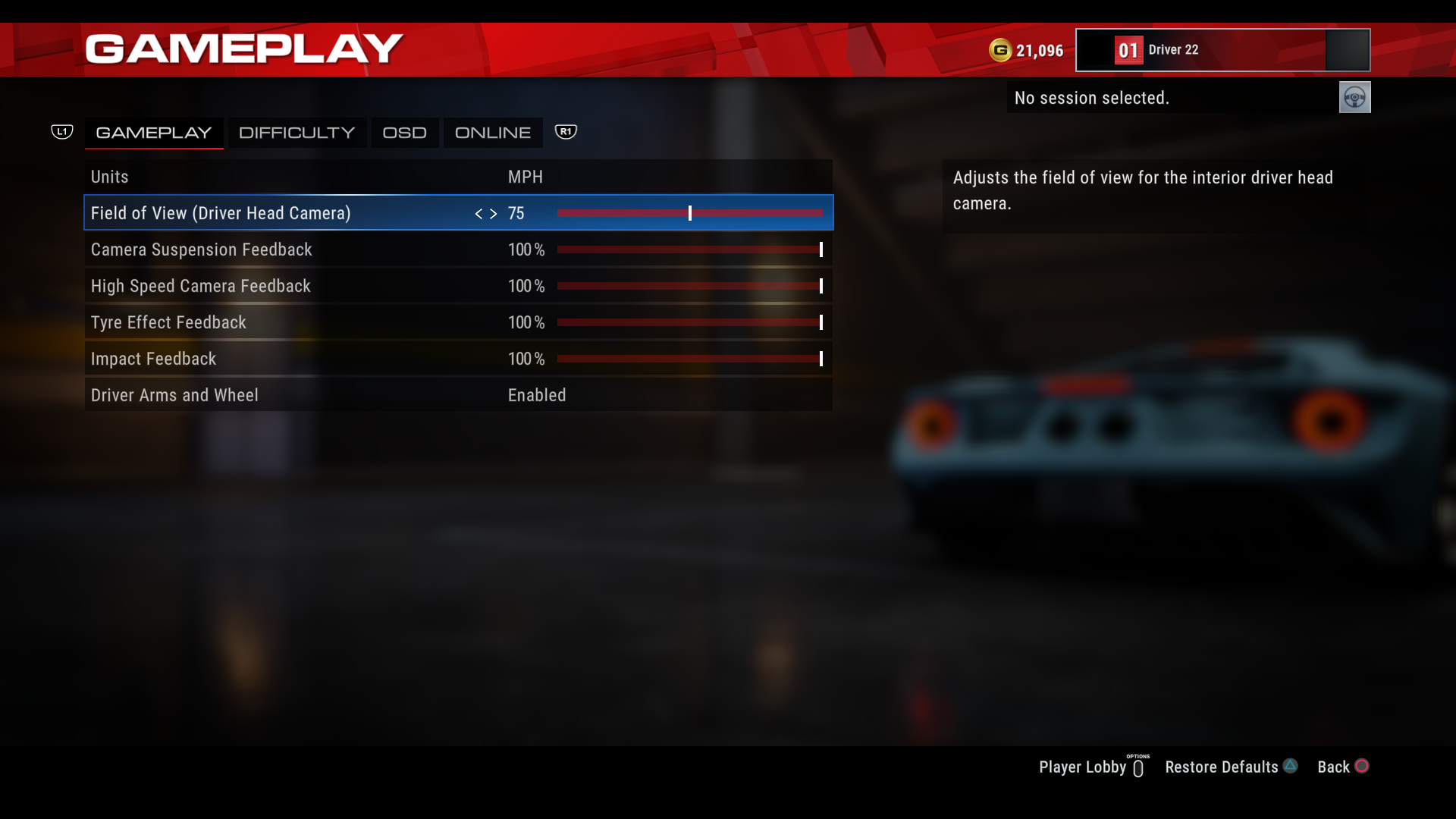This screenshot has width=1456, height=819.
Task: Click the left arrow to decrease Field of View
Action: (479, 214)
